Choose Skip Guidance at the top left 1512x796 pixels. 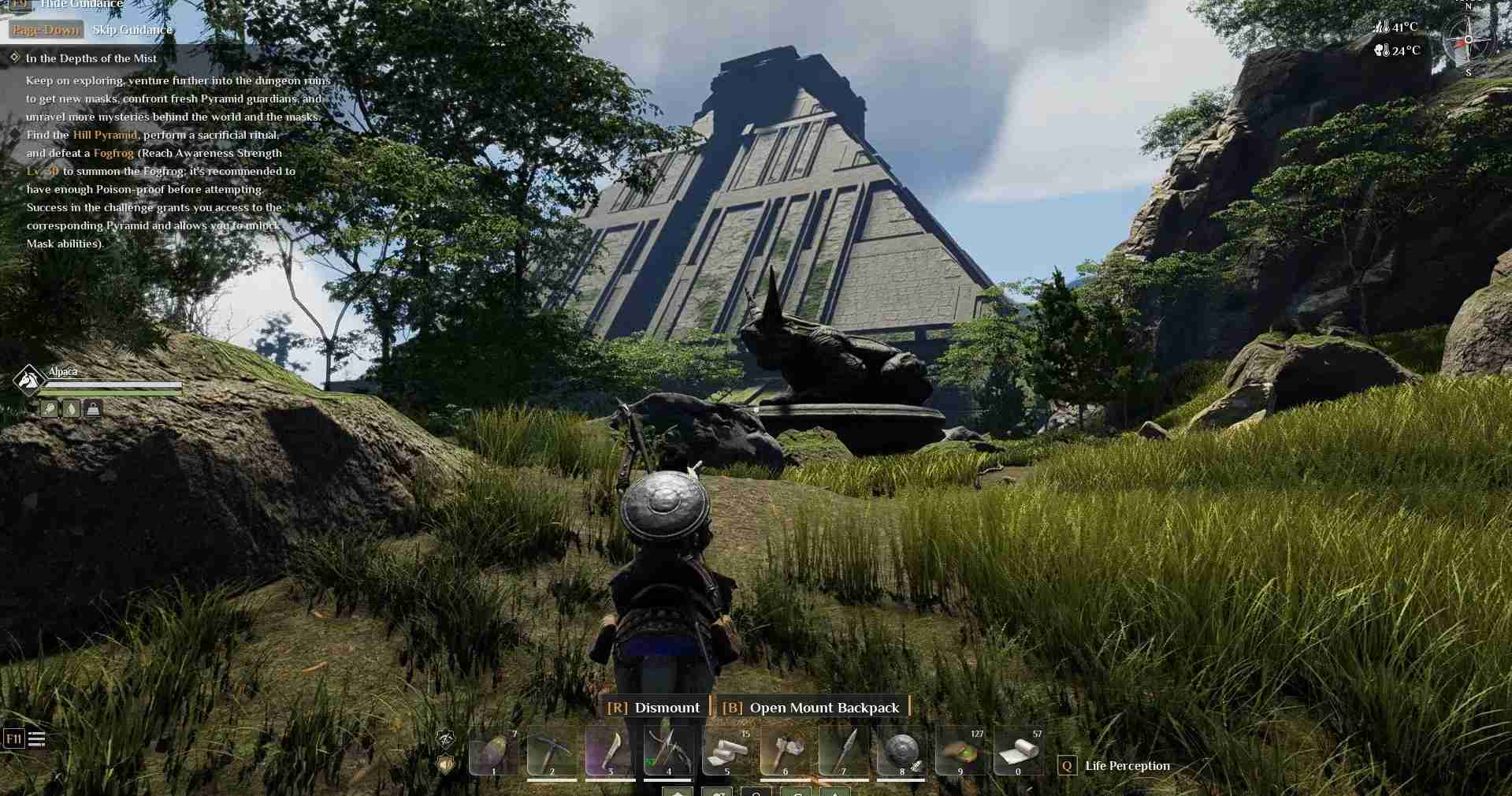(132, 29)
